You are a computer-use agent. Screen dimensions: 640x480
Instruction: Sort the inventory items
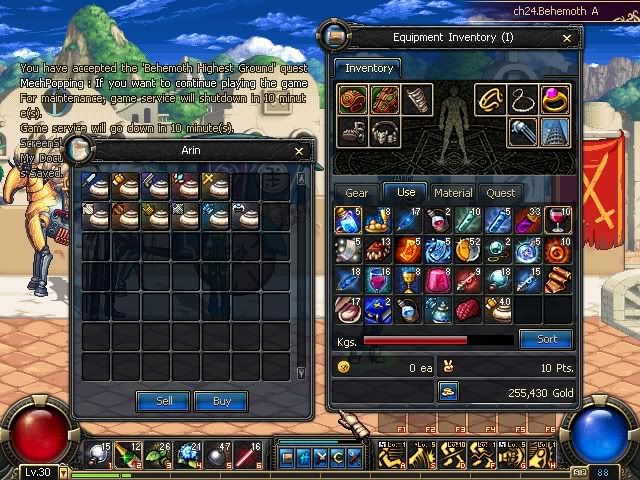coord(546,339)
